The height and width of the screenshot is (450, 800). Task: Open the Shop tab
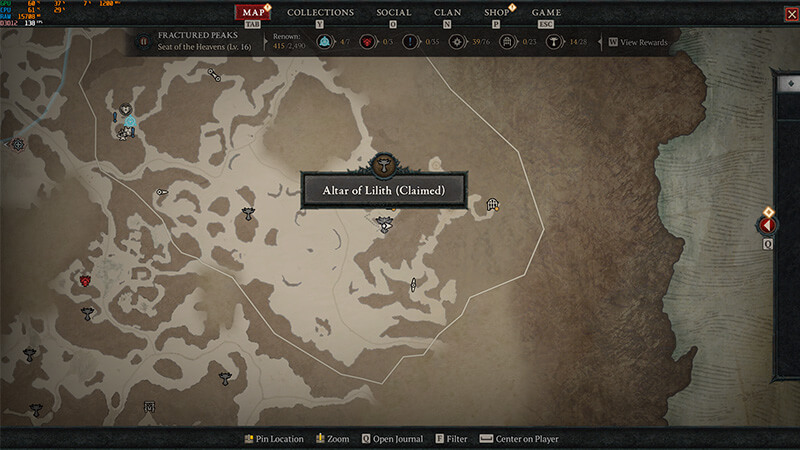[497, 13]
